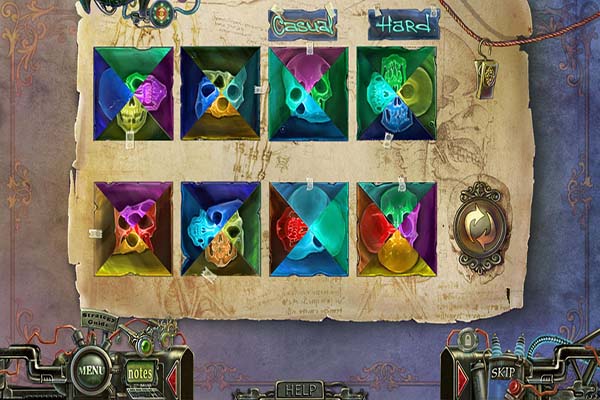The image size is (600, 400).
Task: Open the notes journal
Action: pyautogui.click(x=141, y=374)
